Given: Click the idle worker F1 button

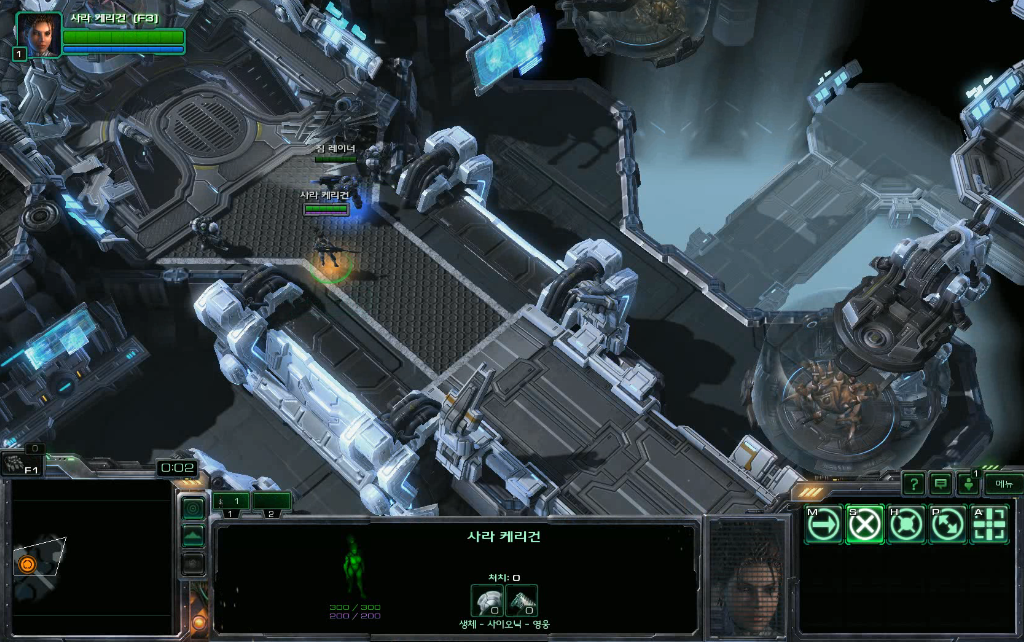Looking at the screenshot, I should (x=20, y=464).
